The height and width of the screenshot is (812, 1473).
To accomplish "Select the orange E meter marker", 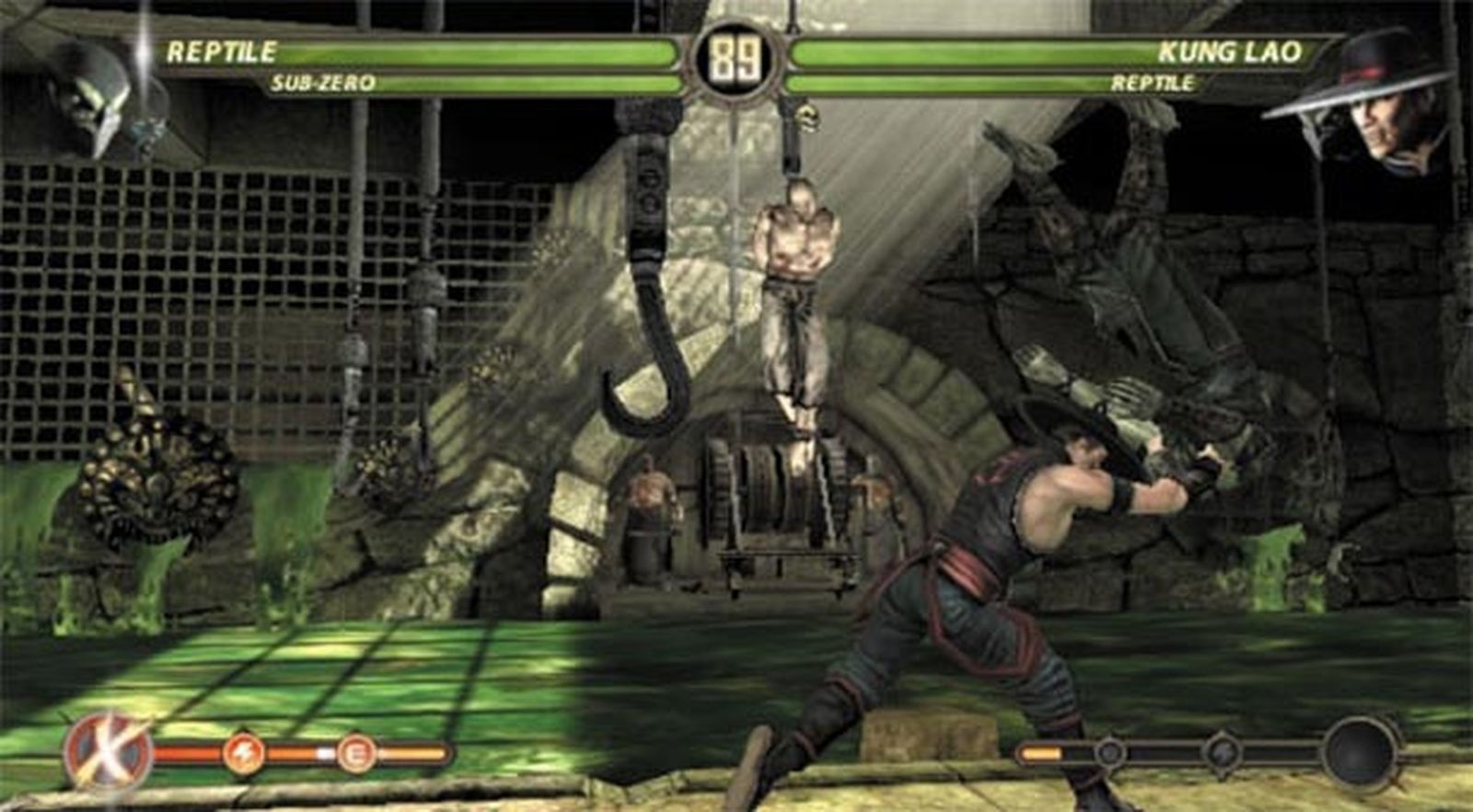I will [x=354, y=755].
